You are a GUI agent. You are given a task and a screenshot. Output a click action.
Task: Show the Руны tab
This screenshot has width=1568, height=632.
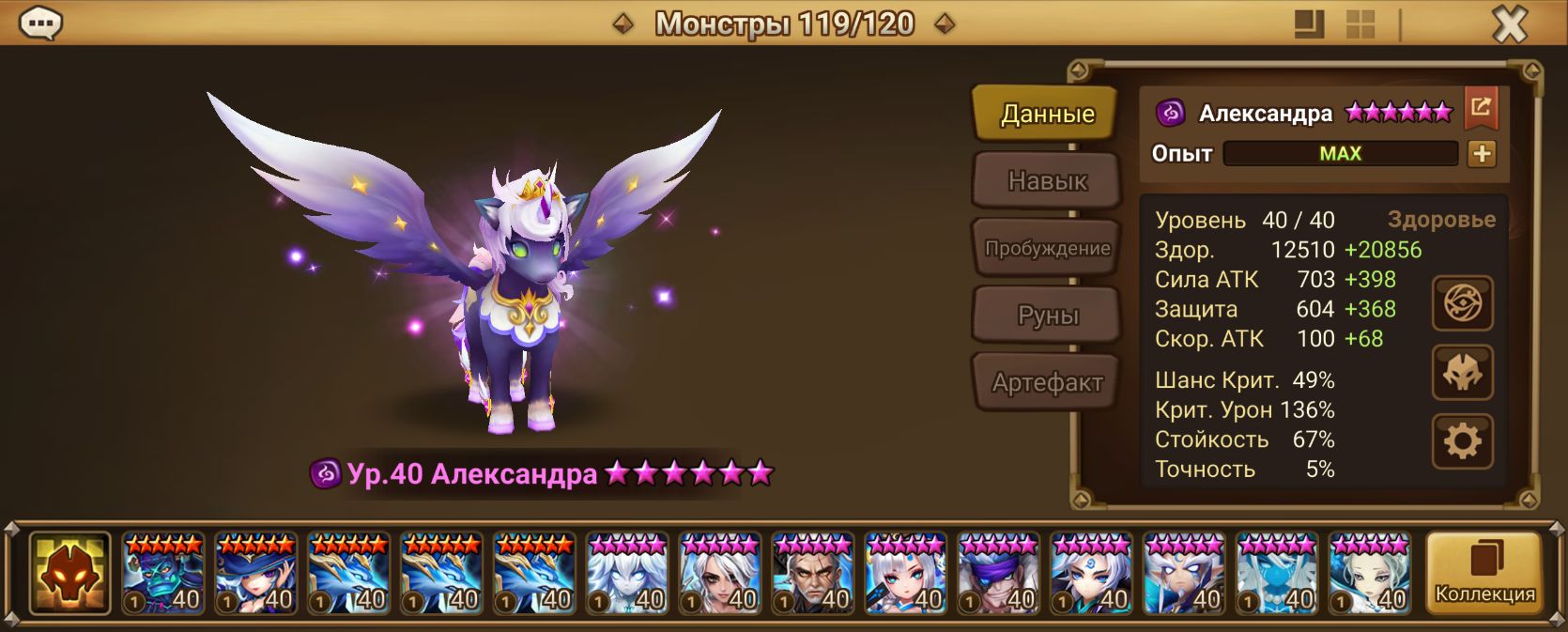[x=1047, y=316]
